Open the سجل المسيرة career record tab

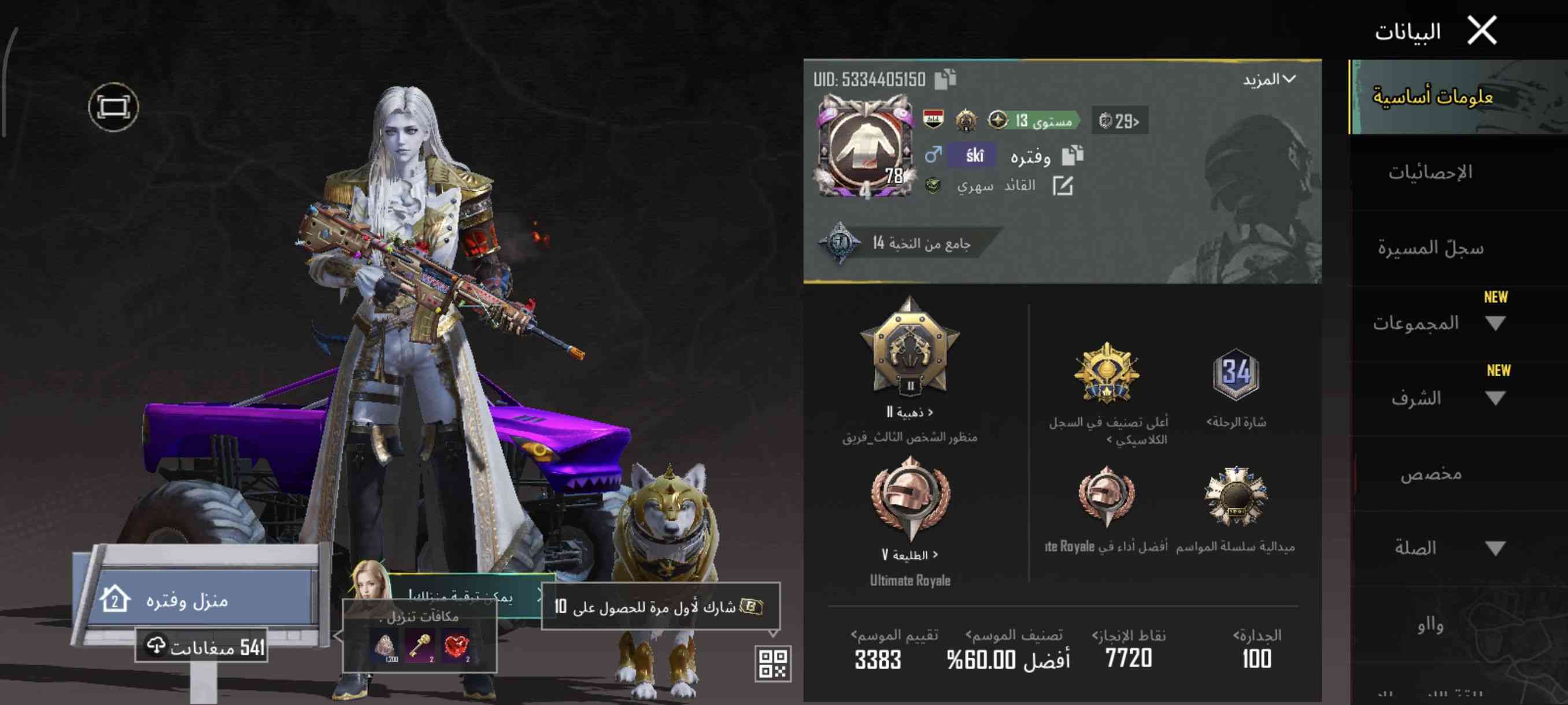pyautogui.click(x=1430, y=248)
